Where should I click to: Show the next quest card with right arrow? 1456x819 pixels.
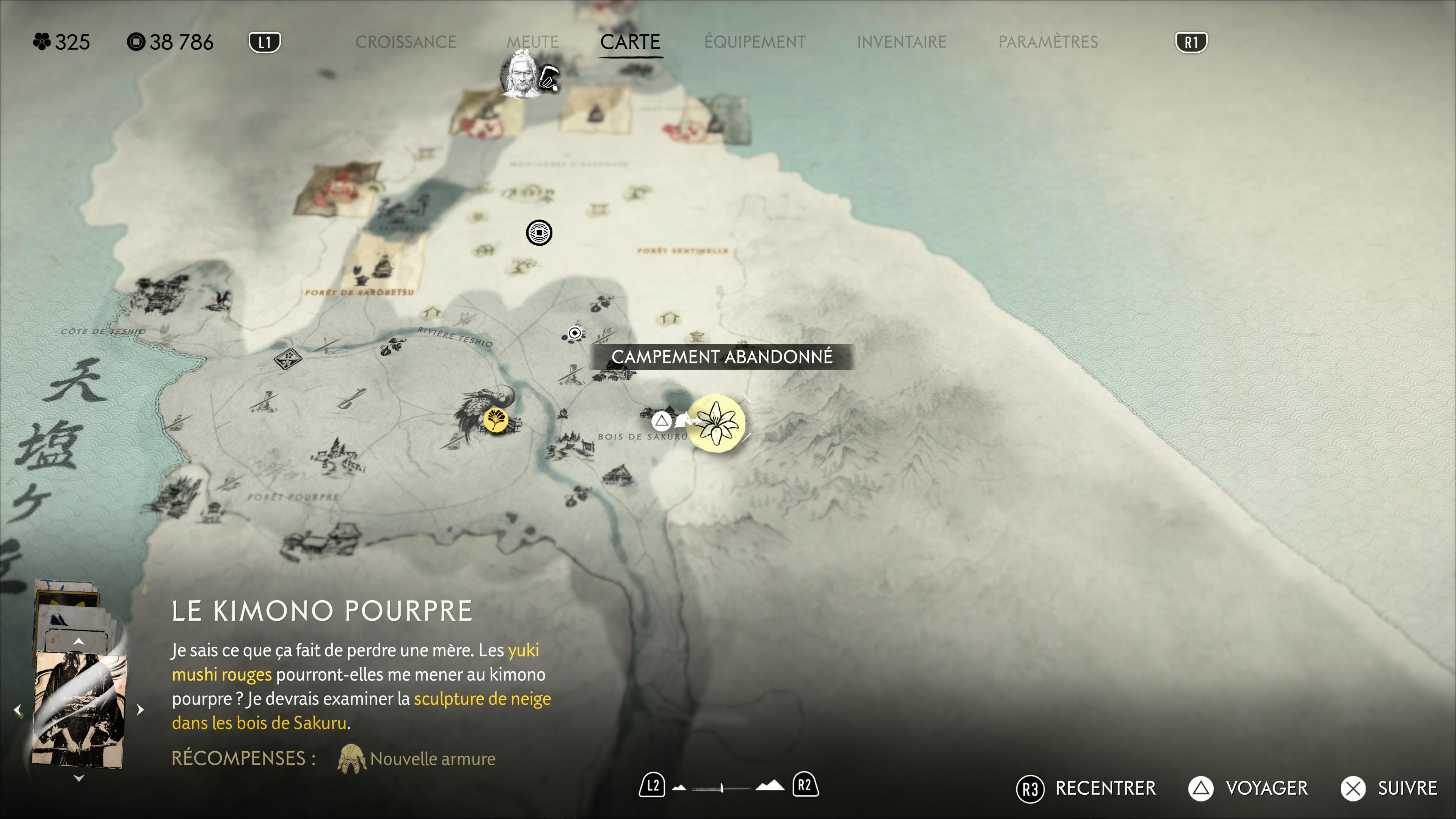coord(140,709)
